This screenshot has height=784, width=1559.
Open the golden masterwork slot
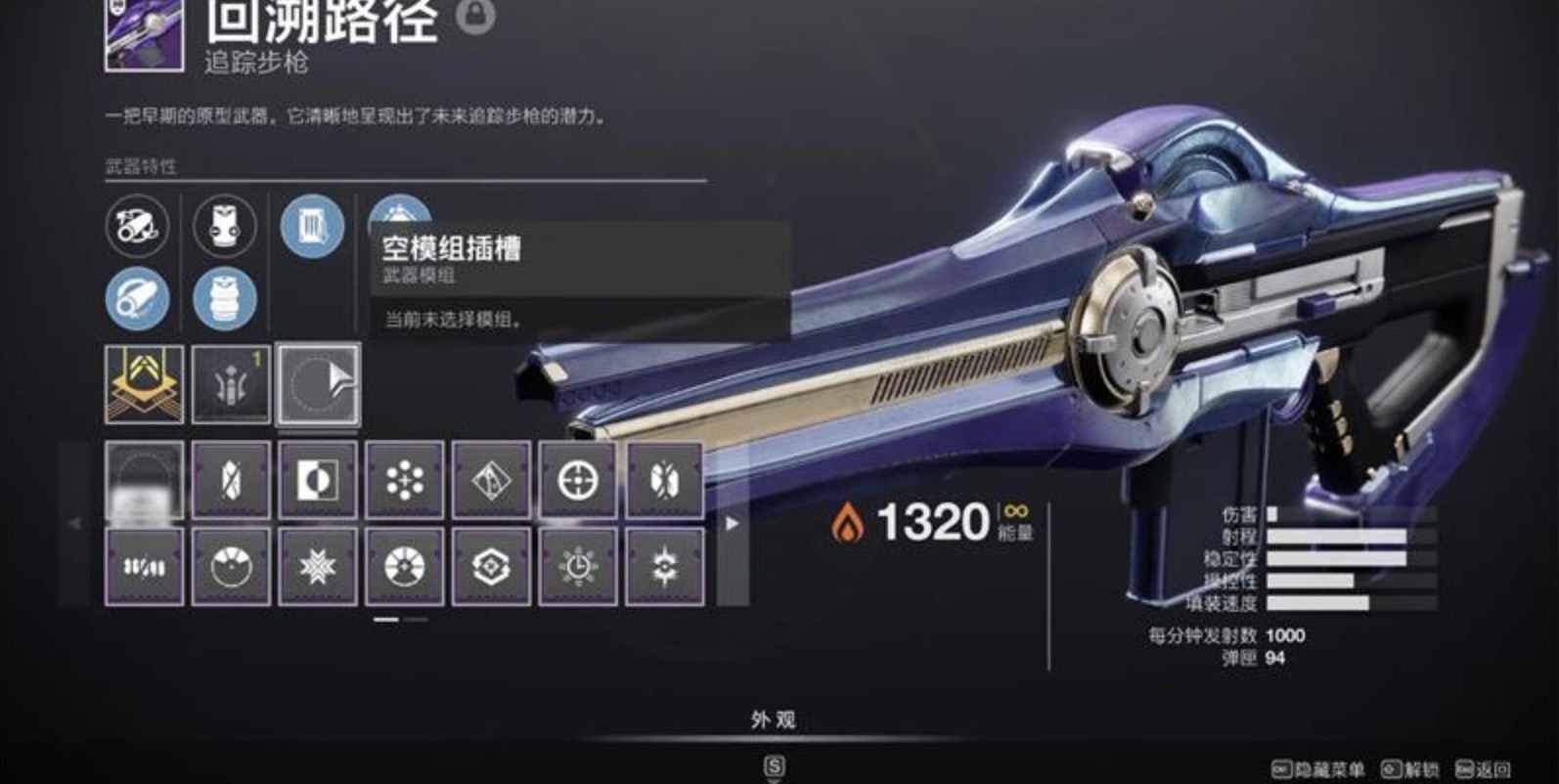pyautogui.click(x=144, y=384)
